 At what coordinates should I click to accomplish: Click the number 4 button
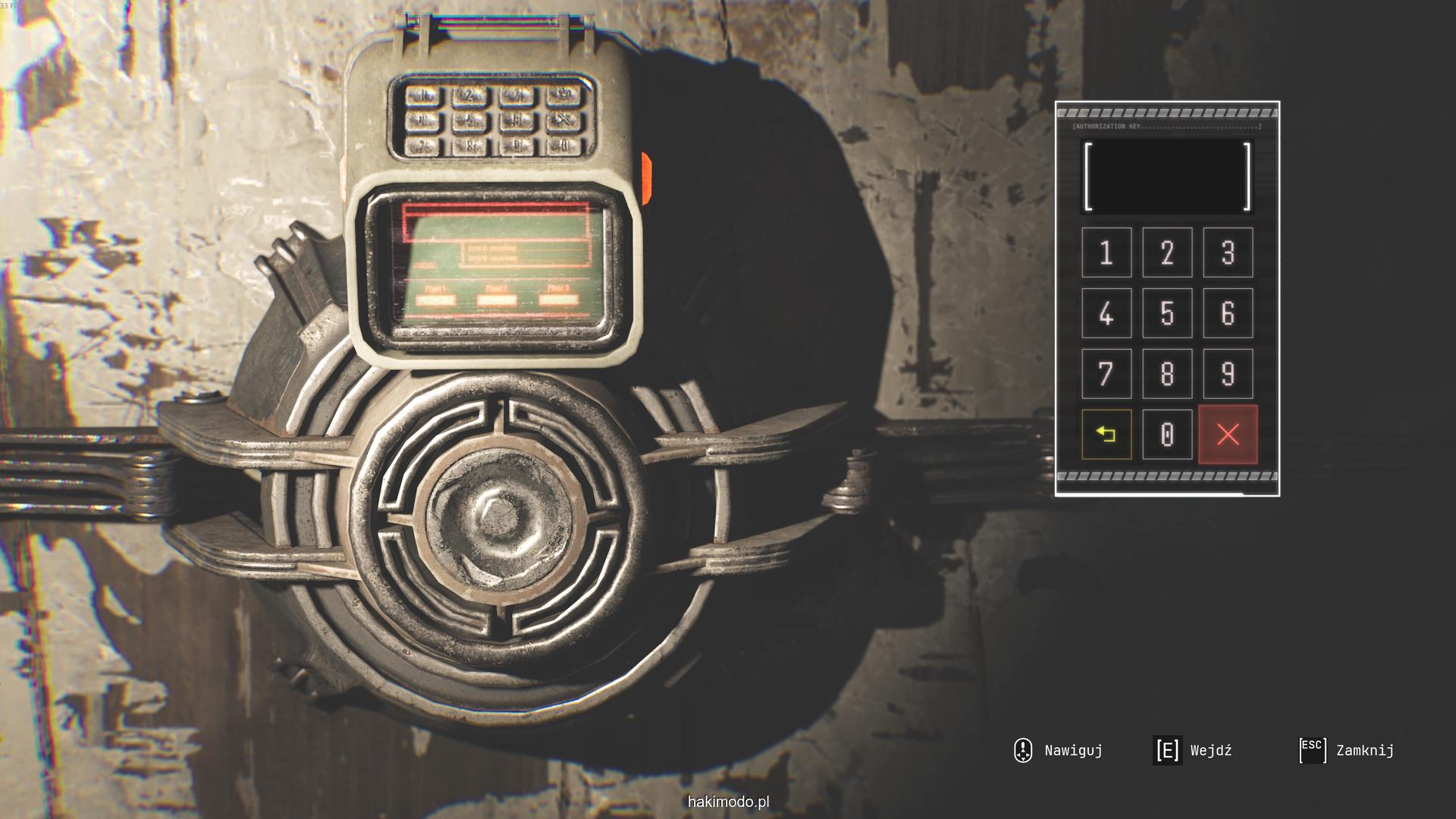click(1106, 313)
